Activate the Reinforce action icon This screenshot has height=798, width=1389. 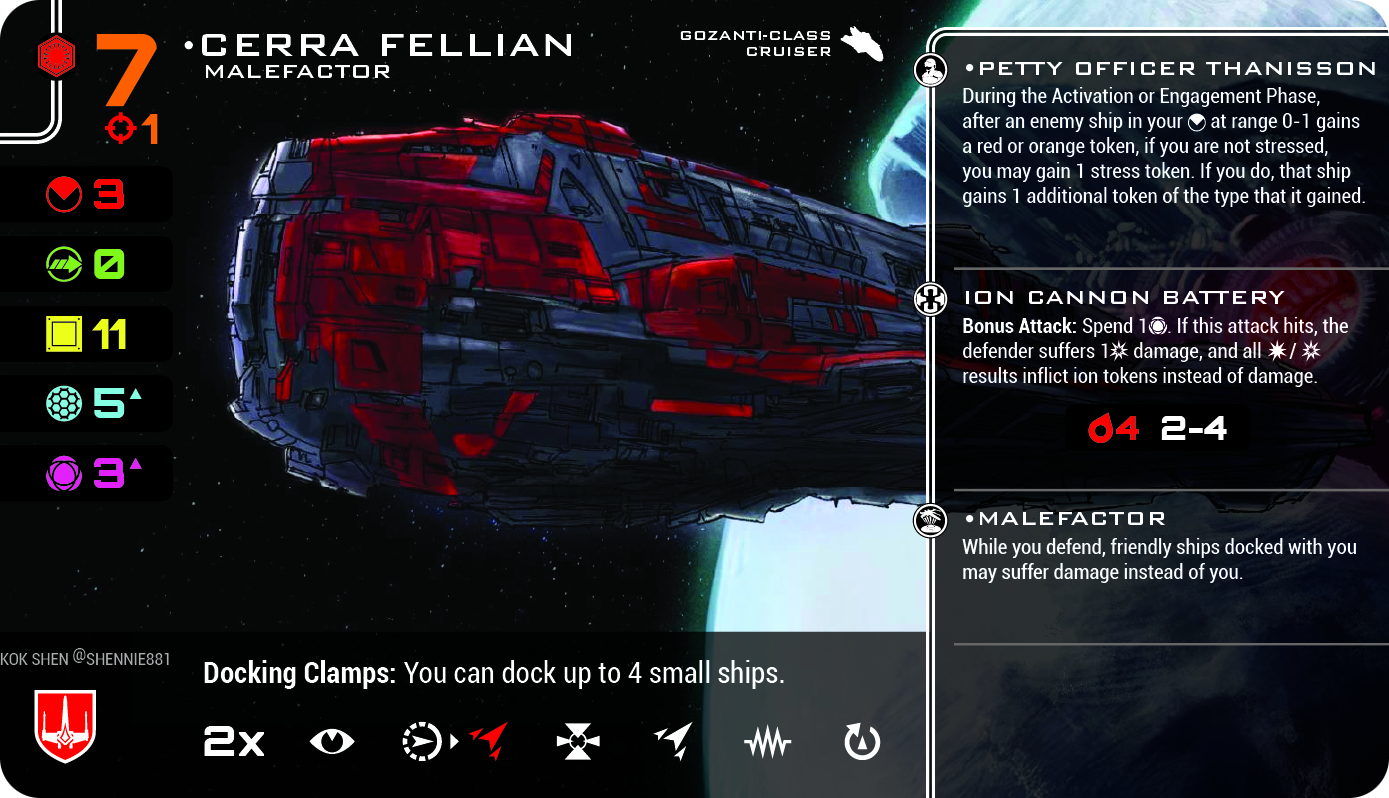(x=578, y=742)
